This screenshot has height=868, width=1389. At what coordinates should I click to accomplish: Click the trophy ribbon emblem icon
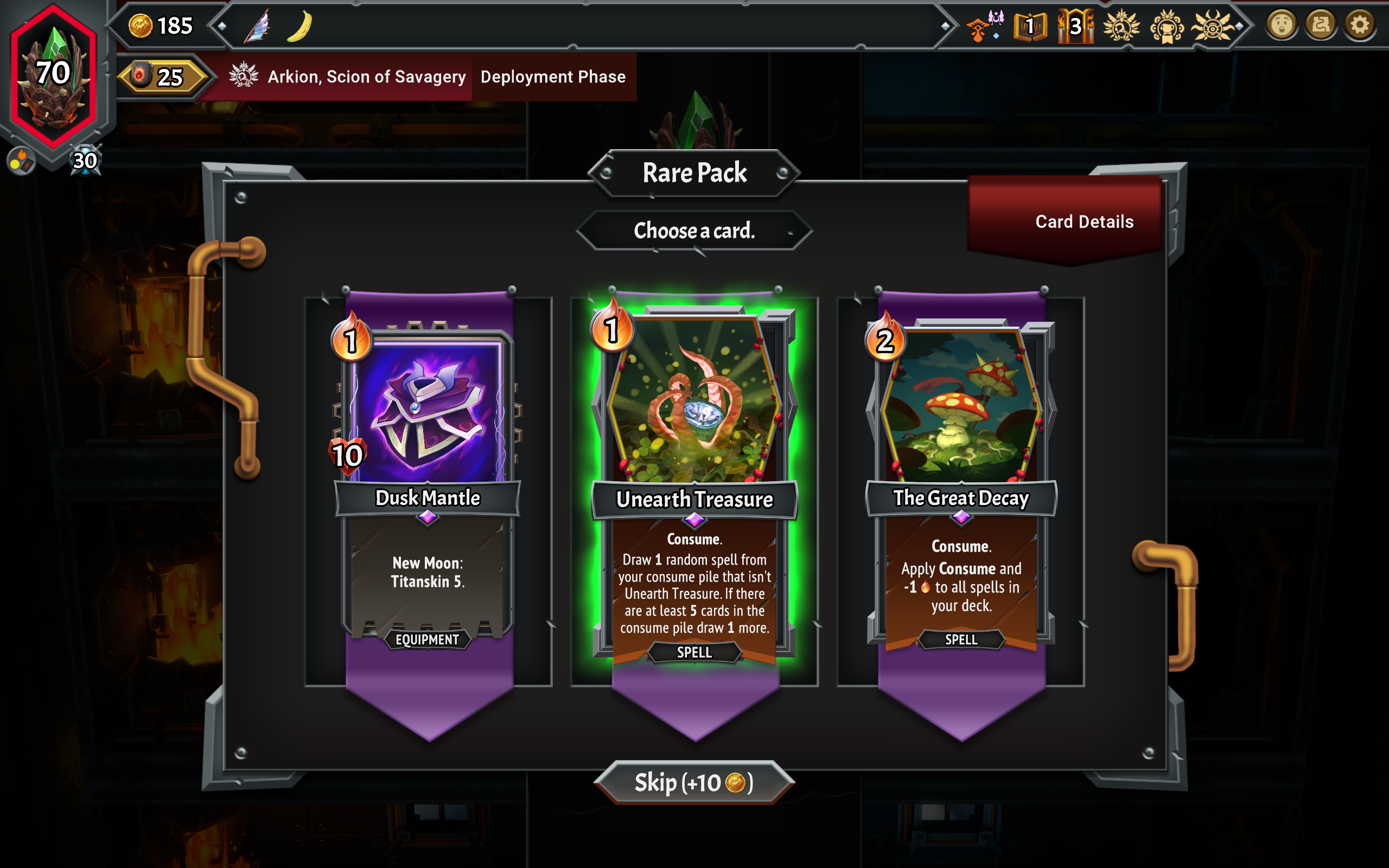[x=1167, y=27]
